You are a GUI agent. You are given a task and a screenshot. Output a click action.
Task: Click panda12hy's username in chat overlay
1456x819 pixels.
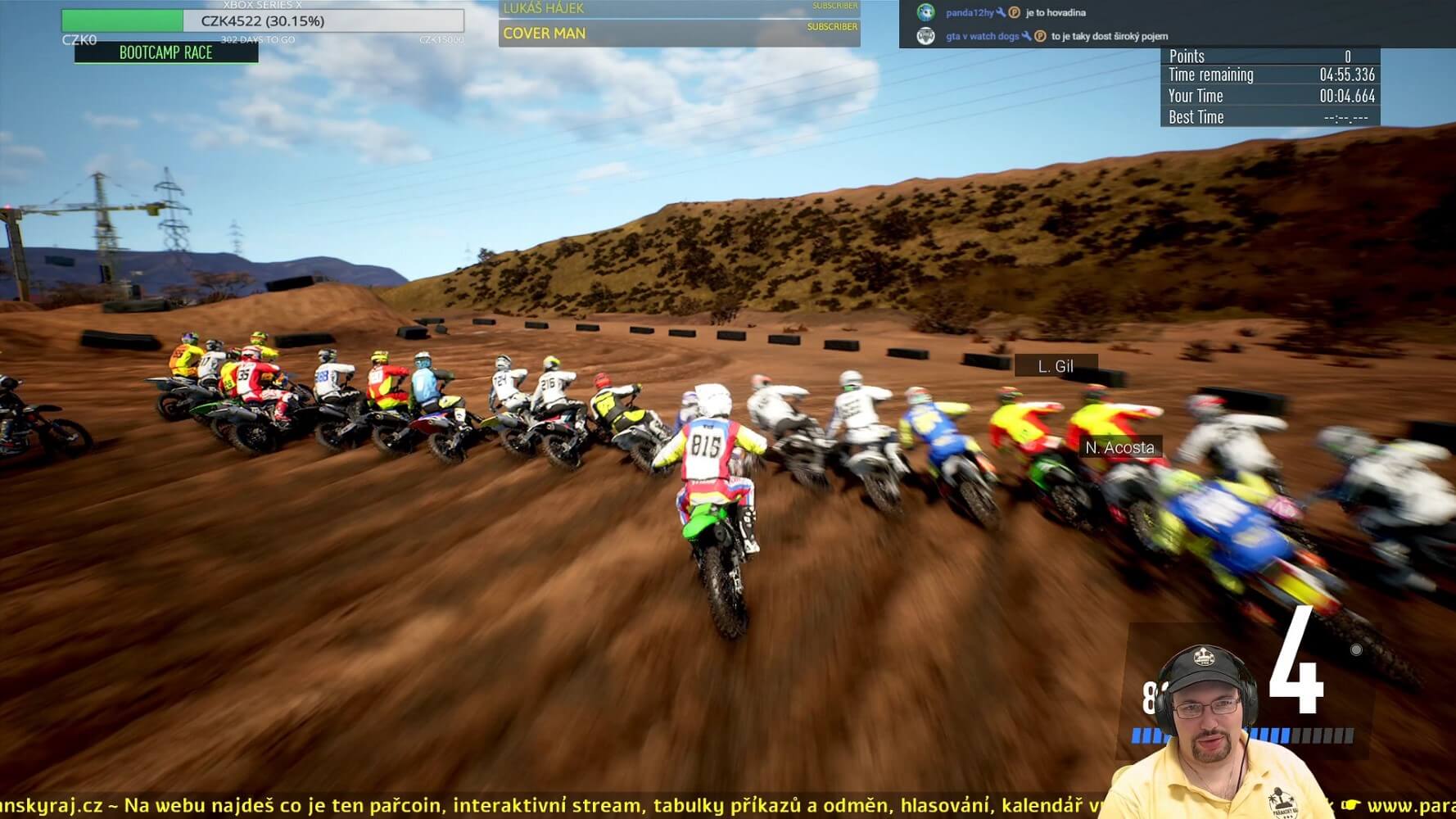pyautogui.click(x=970, y=13)
